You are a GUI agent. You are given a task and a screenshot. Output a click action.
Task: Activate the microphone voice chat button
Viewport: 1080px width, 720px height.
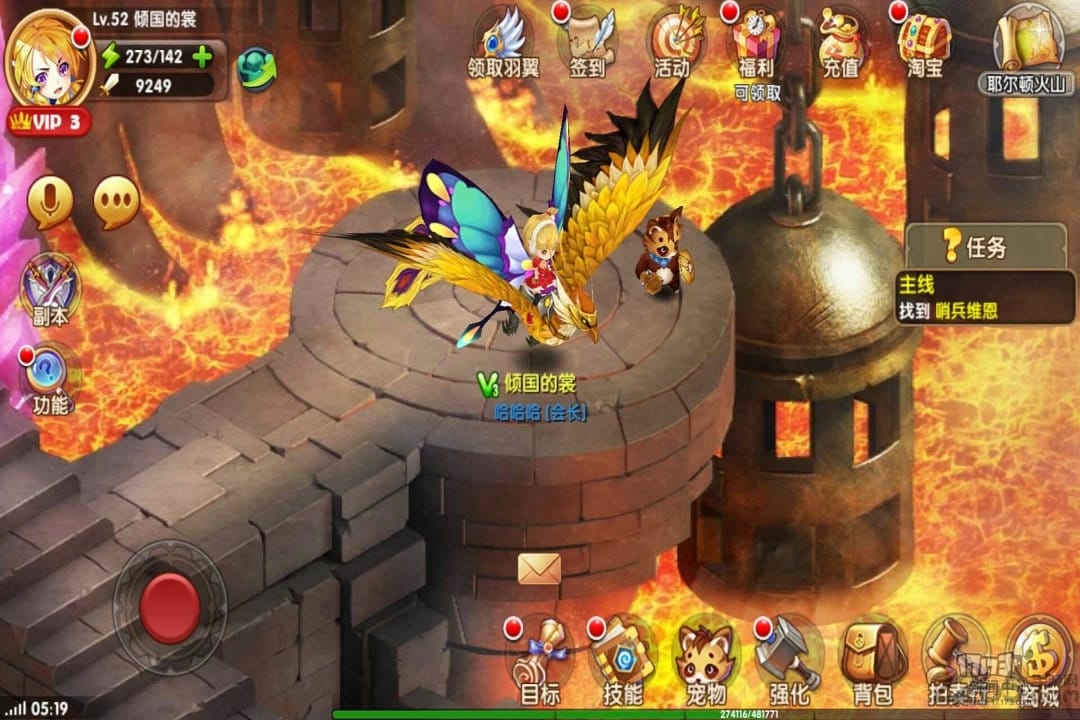[x=50, y=201]
